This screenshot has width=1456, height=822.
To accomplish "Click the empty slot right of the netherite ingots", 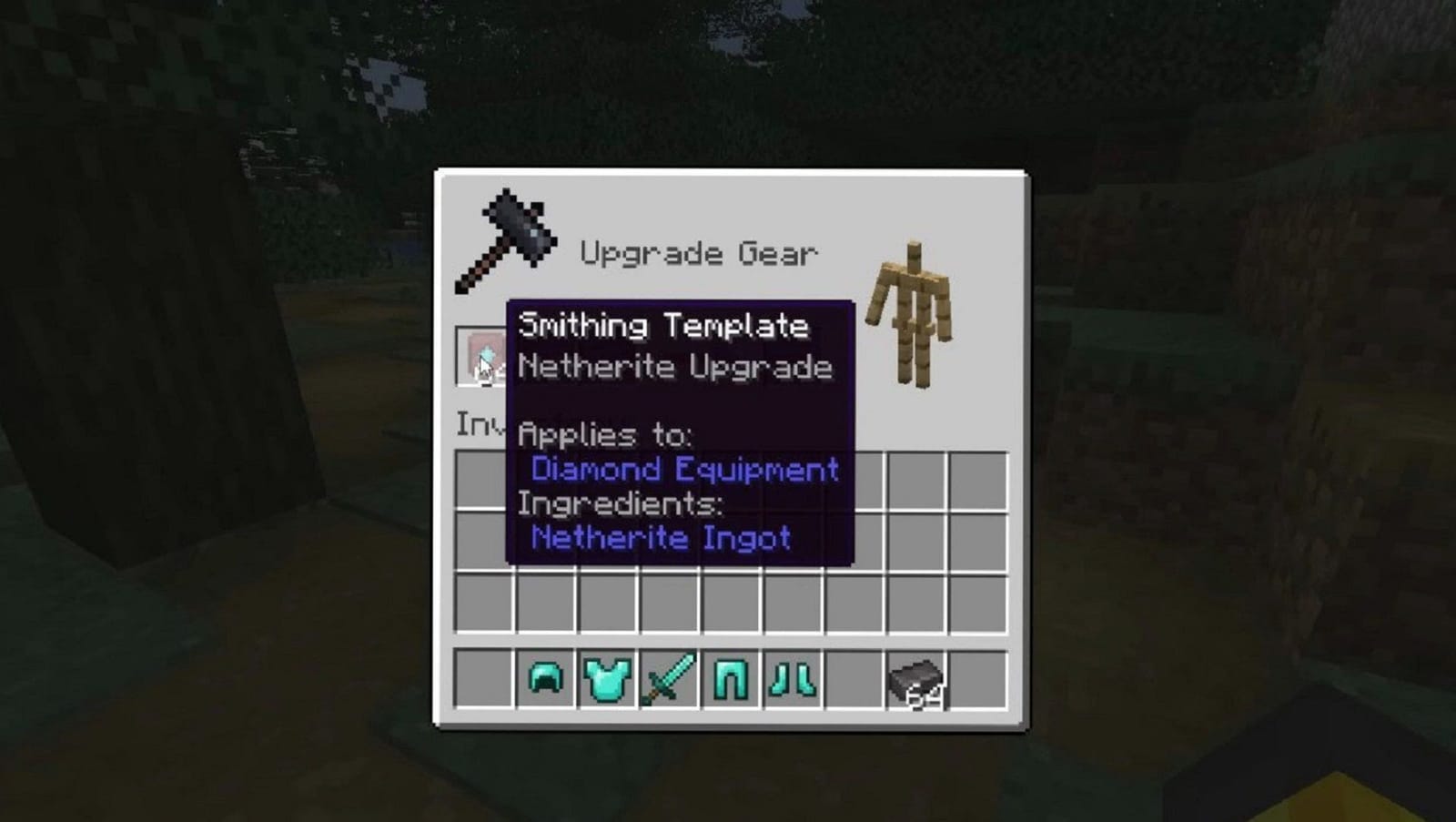I will [980, 677].
